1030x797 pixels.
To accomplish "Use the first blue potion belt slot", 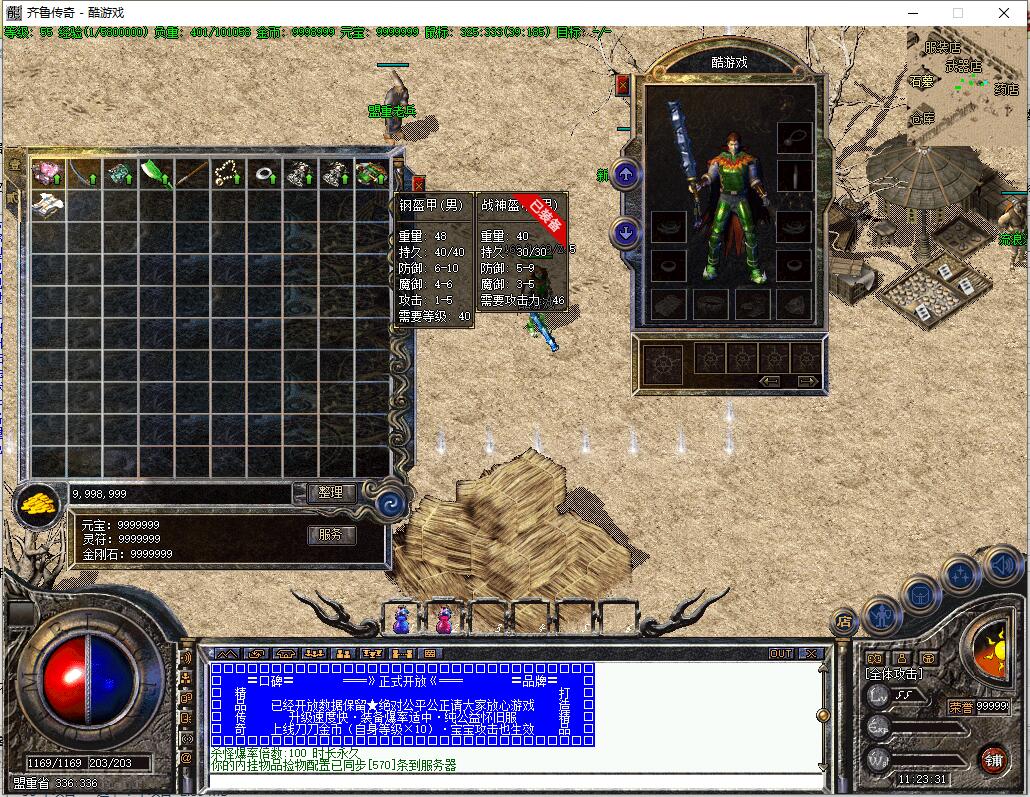I will click(x=402, y=621).
